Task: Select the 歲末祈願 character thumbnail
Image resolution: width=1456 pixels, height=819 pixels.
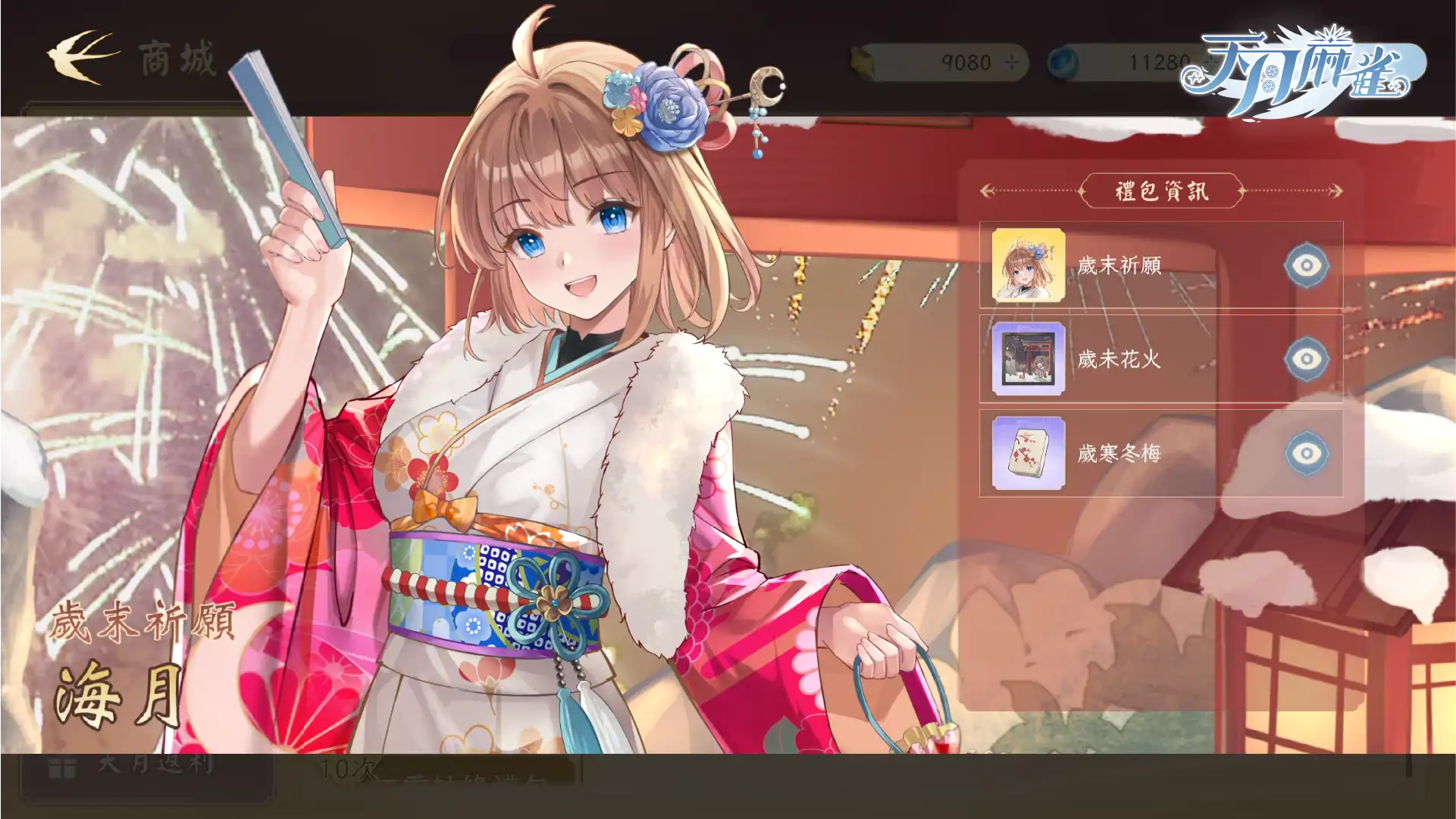Action: 1029,265
